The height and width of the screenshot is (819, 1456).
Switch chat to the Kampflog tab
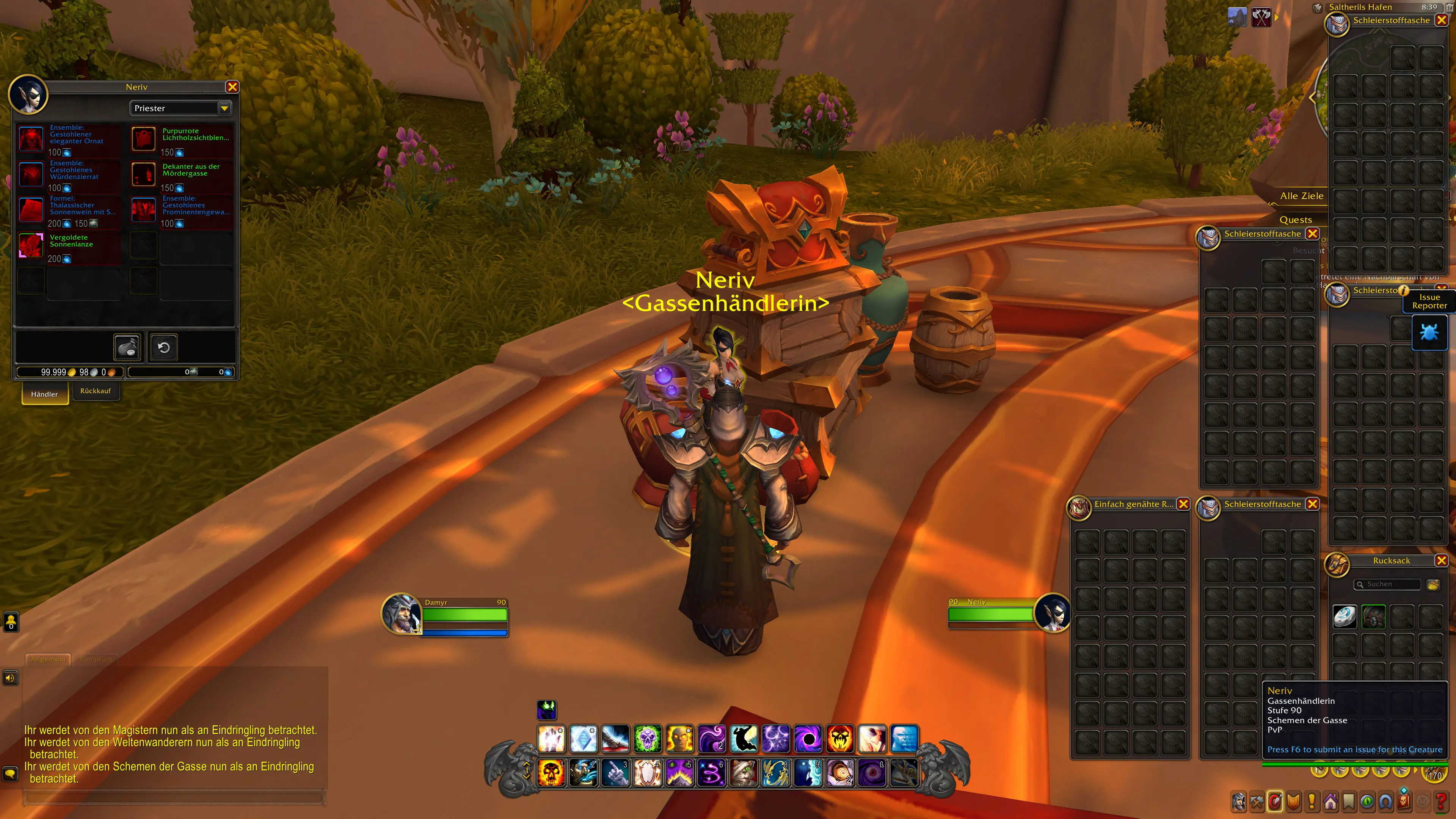point(96,659)
